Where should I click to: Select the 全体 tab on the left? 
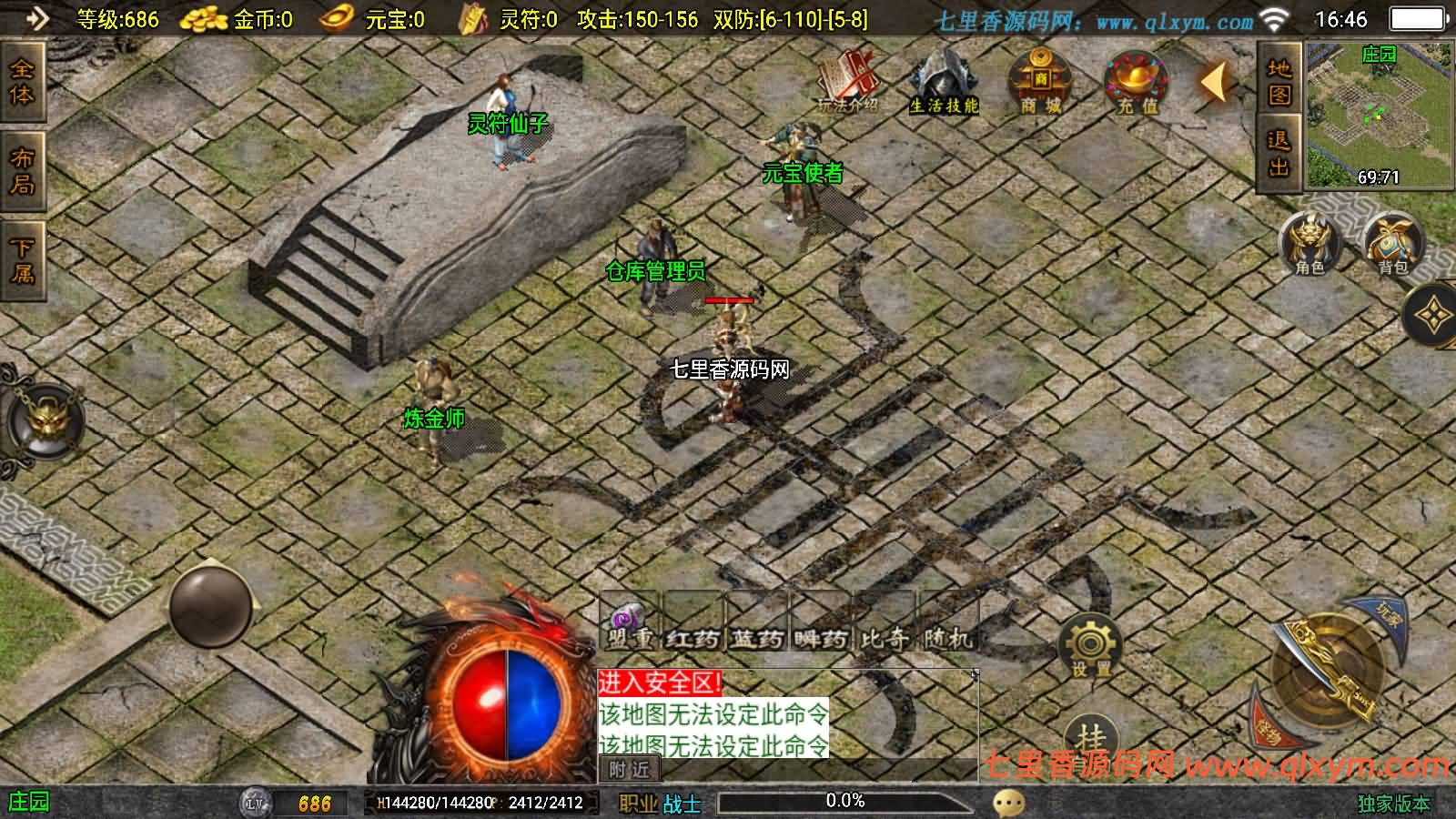click(22, 82)
